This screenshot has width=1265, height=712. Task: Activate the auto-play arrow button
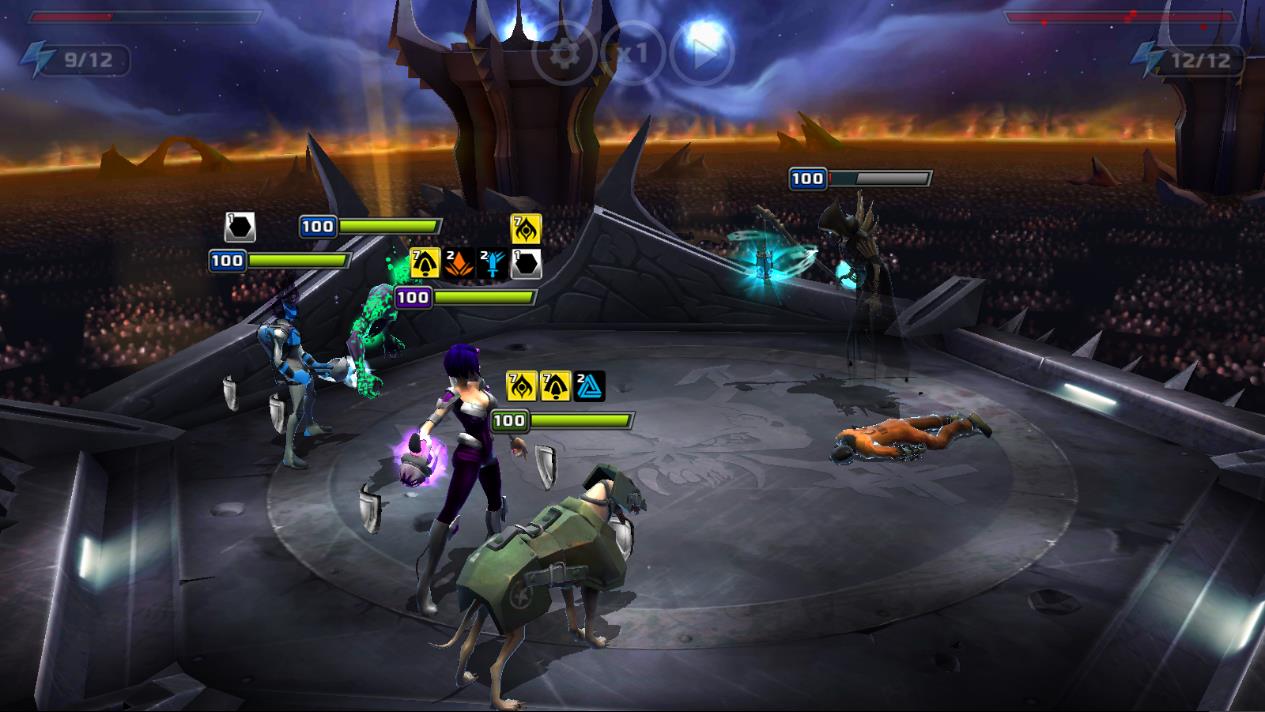(702, 53)
